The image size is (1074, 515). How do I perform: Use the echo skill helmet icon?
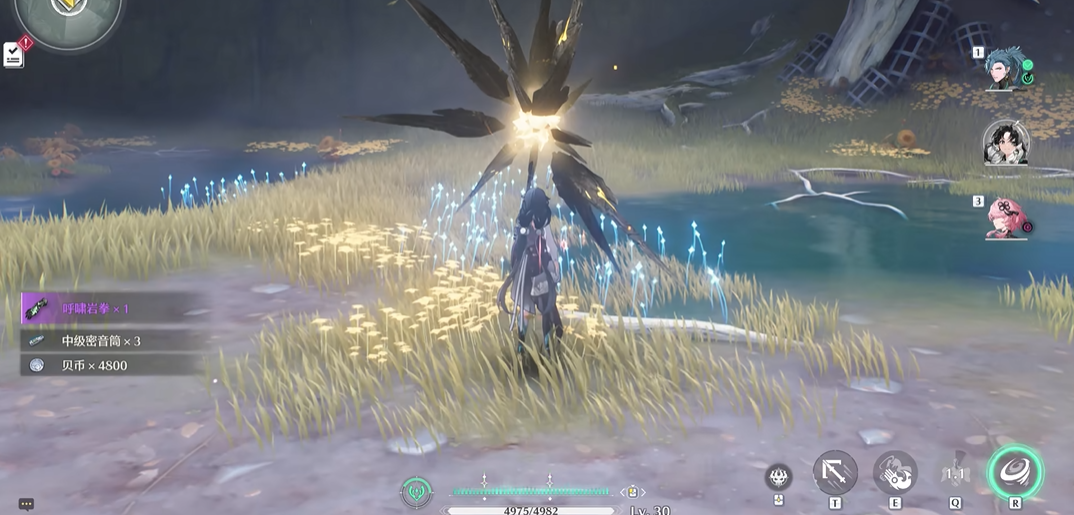coord(954,474)
